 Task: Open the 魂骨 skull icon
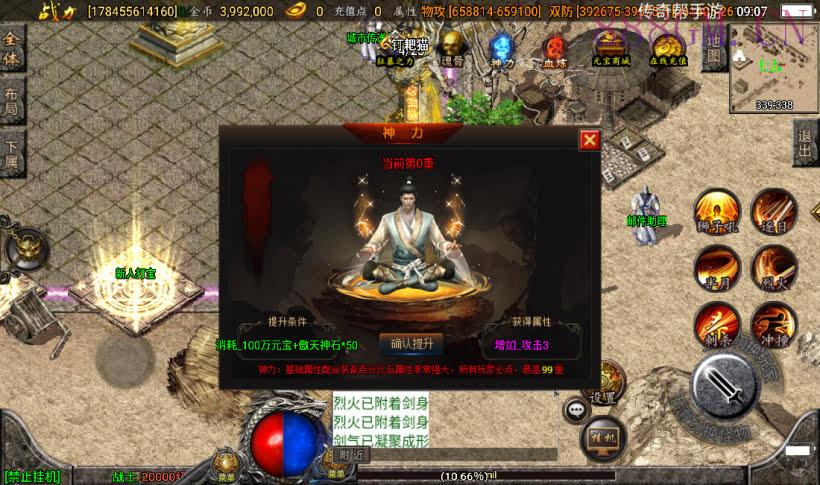pyautogui.click(x=453, y=46)
